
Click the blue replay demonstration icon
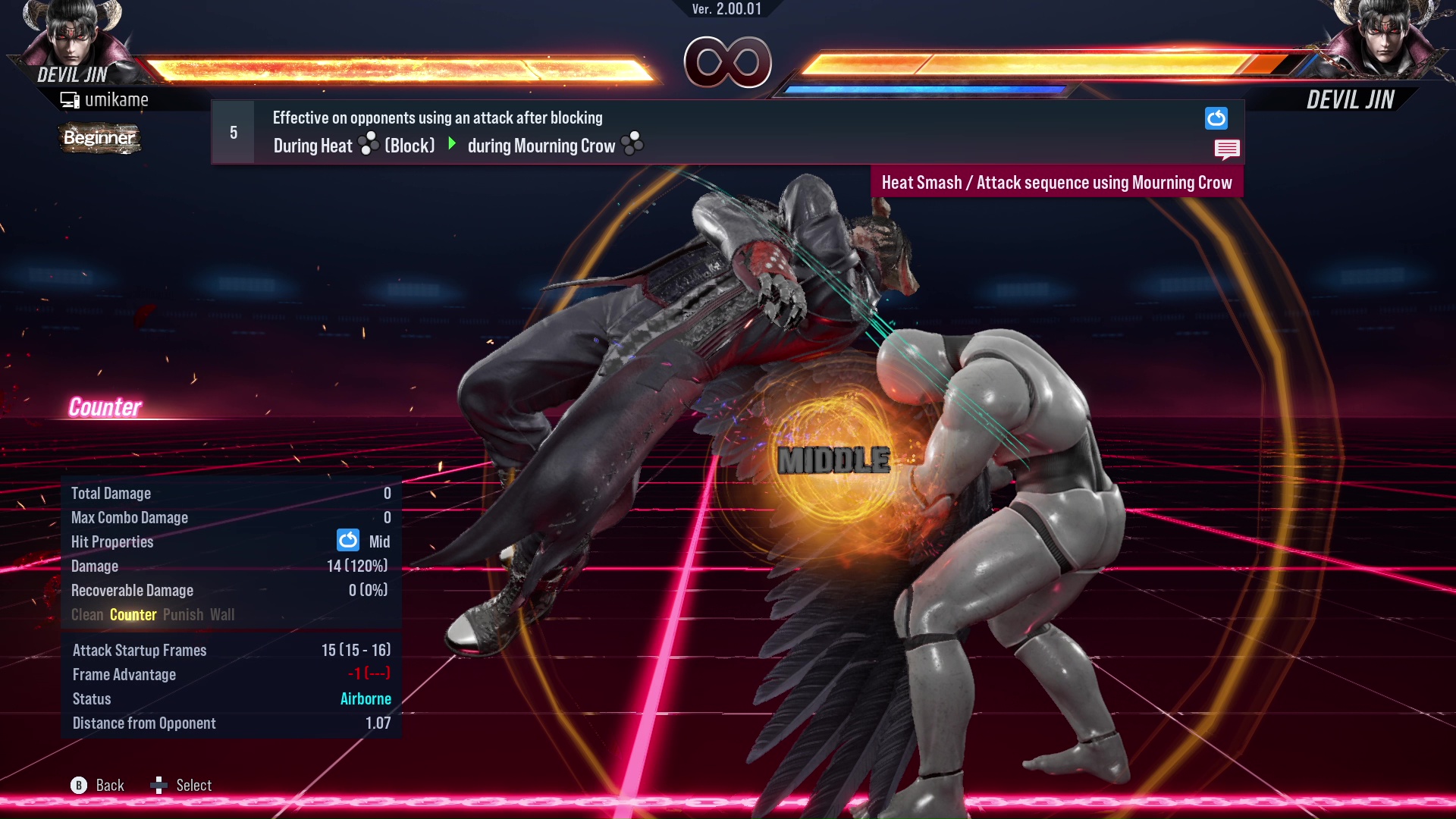coord(1216,118)
